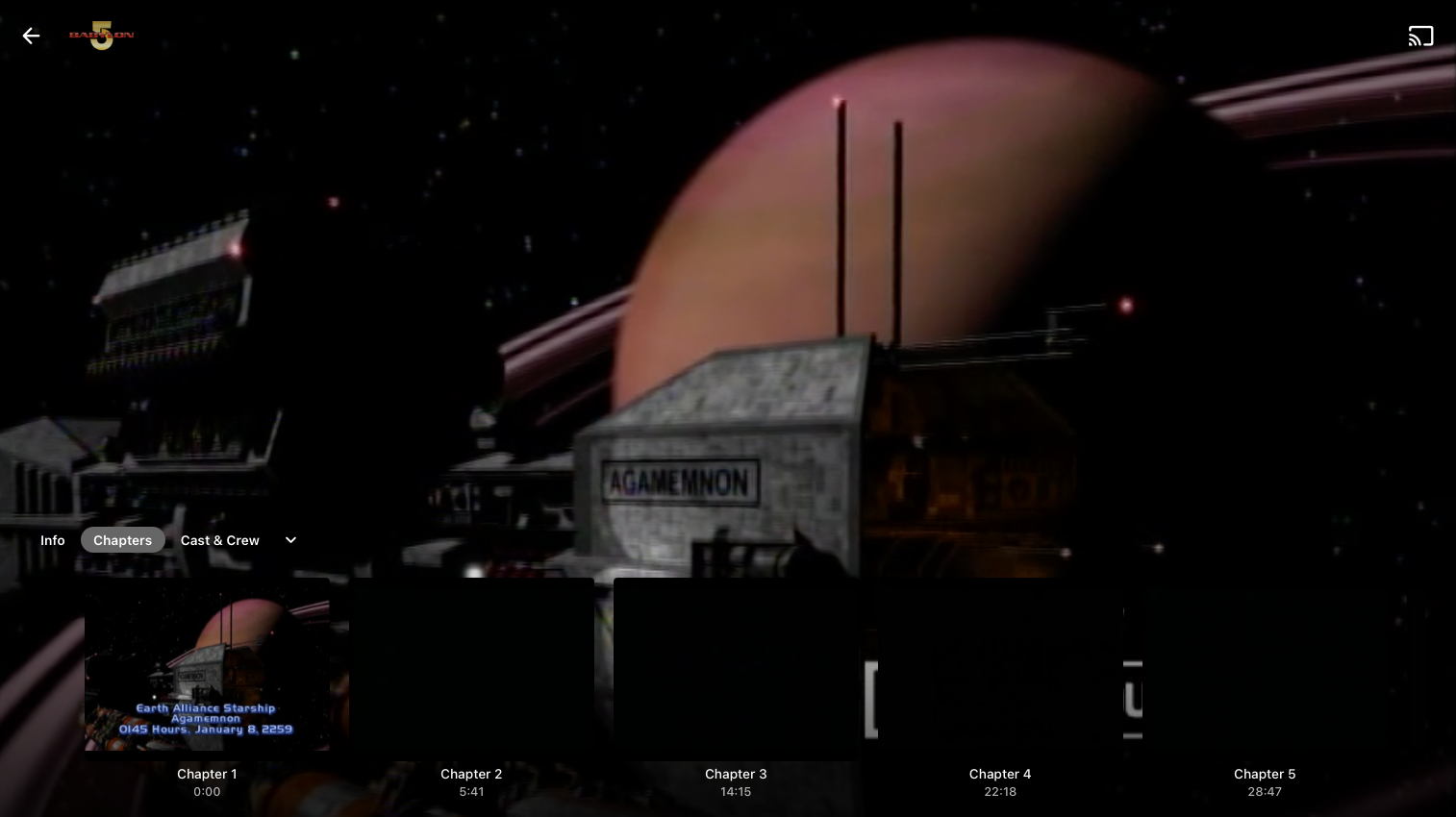Viewport: 1456px width, 817px height.
Task: Activate screen mirroring via cast icon
Action: [x=1421, y=36]
